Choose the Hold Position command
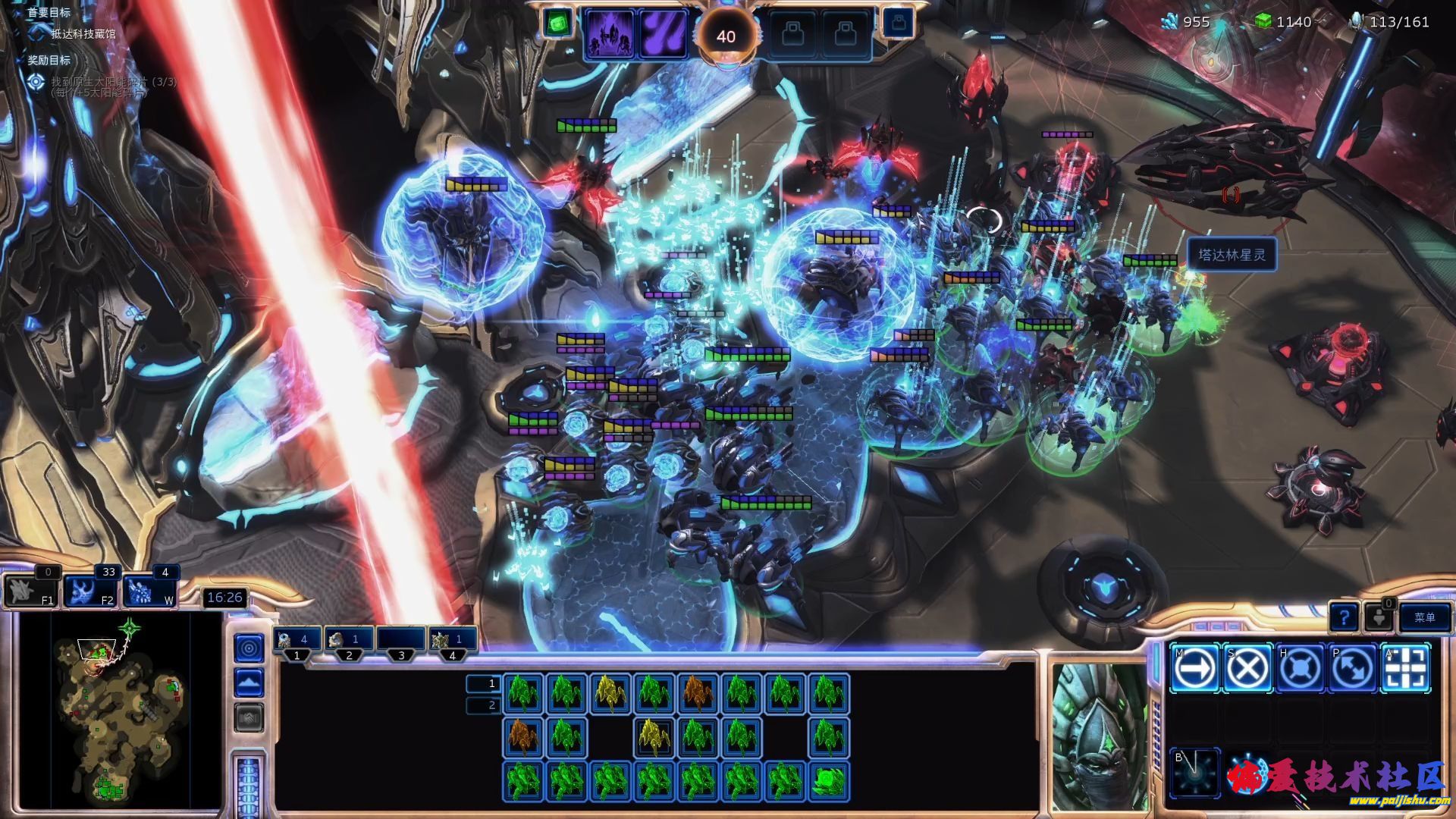Screen dimensions: 1456x819 [1300, 668]
